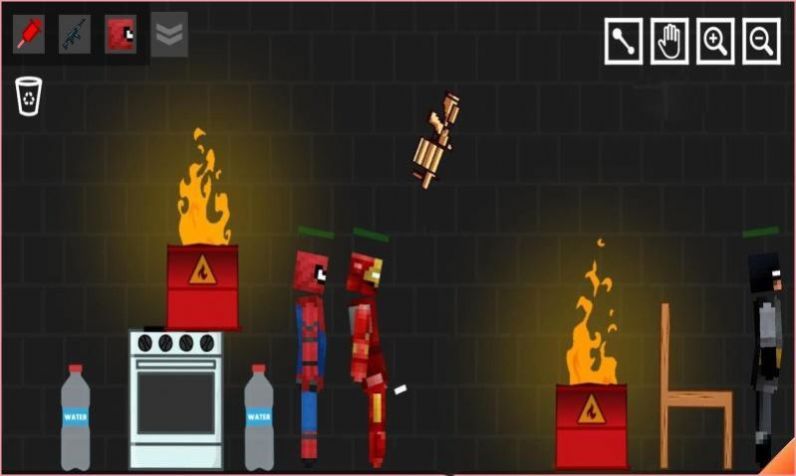The image size is (796, 476).
Task: Open the assault rifle weapons category
Action: pyautogui.click(x=74, y=34)
